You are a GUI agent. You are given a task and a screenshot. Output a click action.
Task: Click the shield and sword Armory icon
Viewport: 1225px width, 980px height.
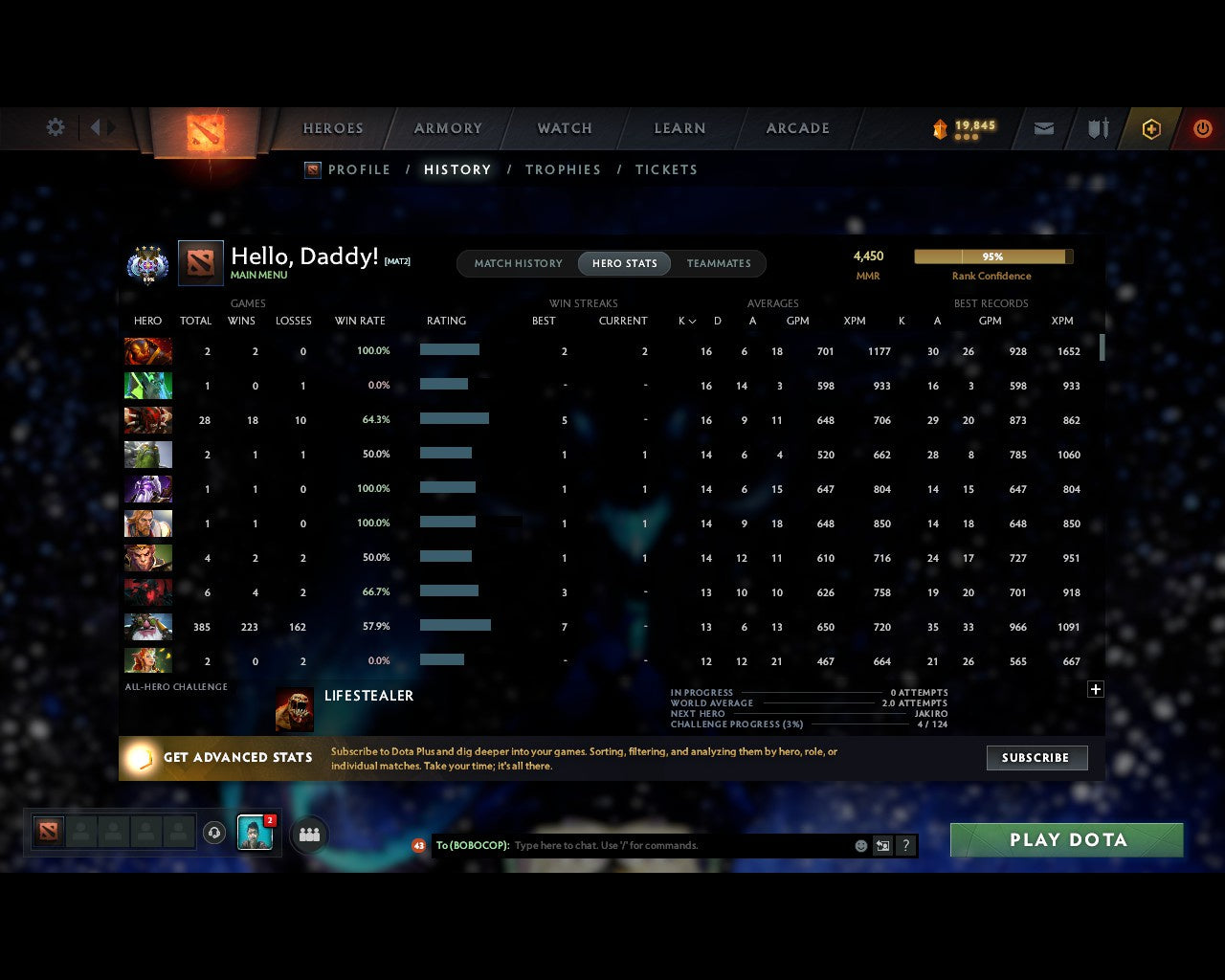coord(1097,127)
